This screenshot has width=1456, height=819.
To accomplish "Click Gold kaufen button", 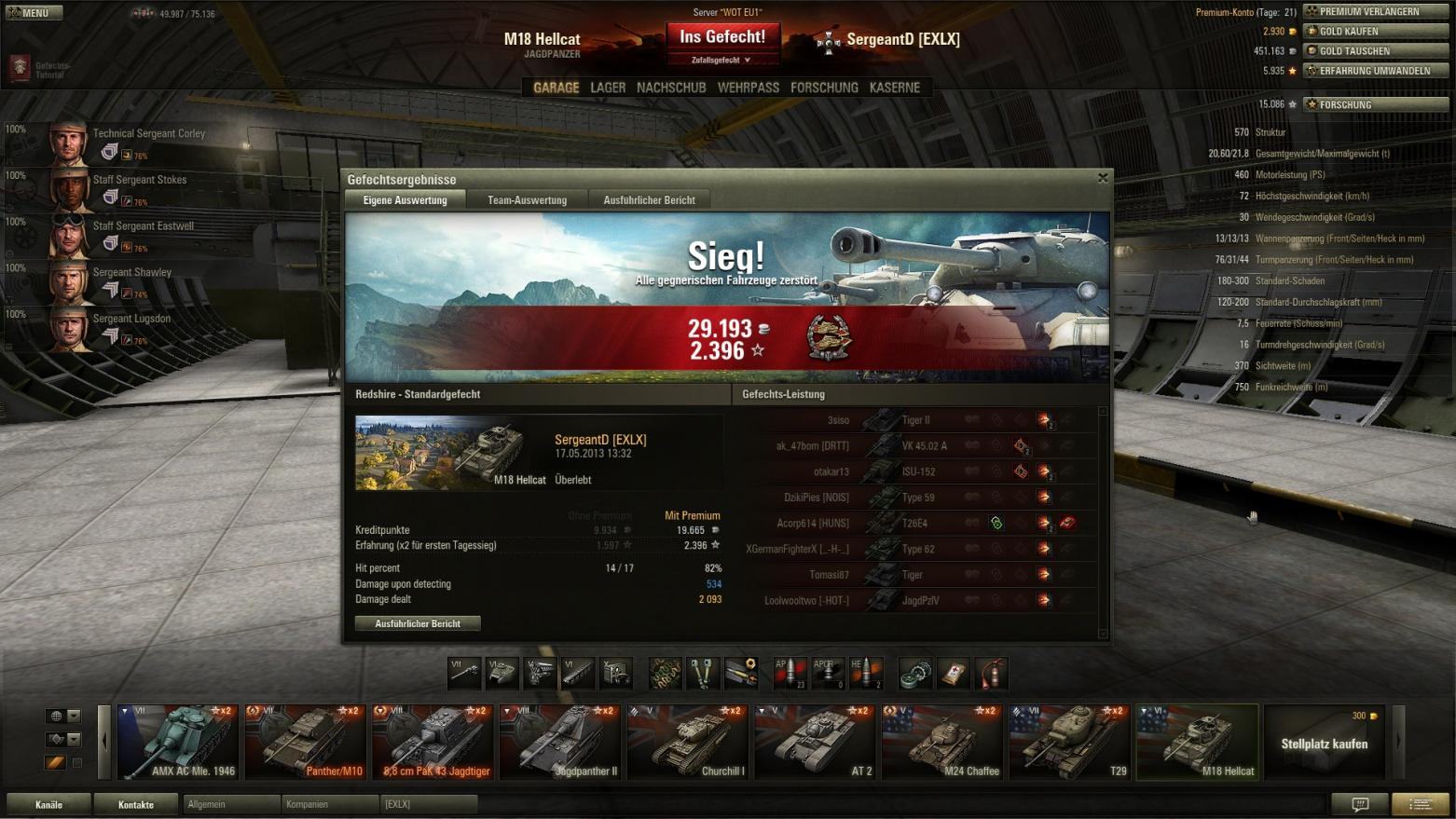I will [x=1375, y=31].
